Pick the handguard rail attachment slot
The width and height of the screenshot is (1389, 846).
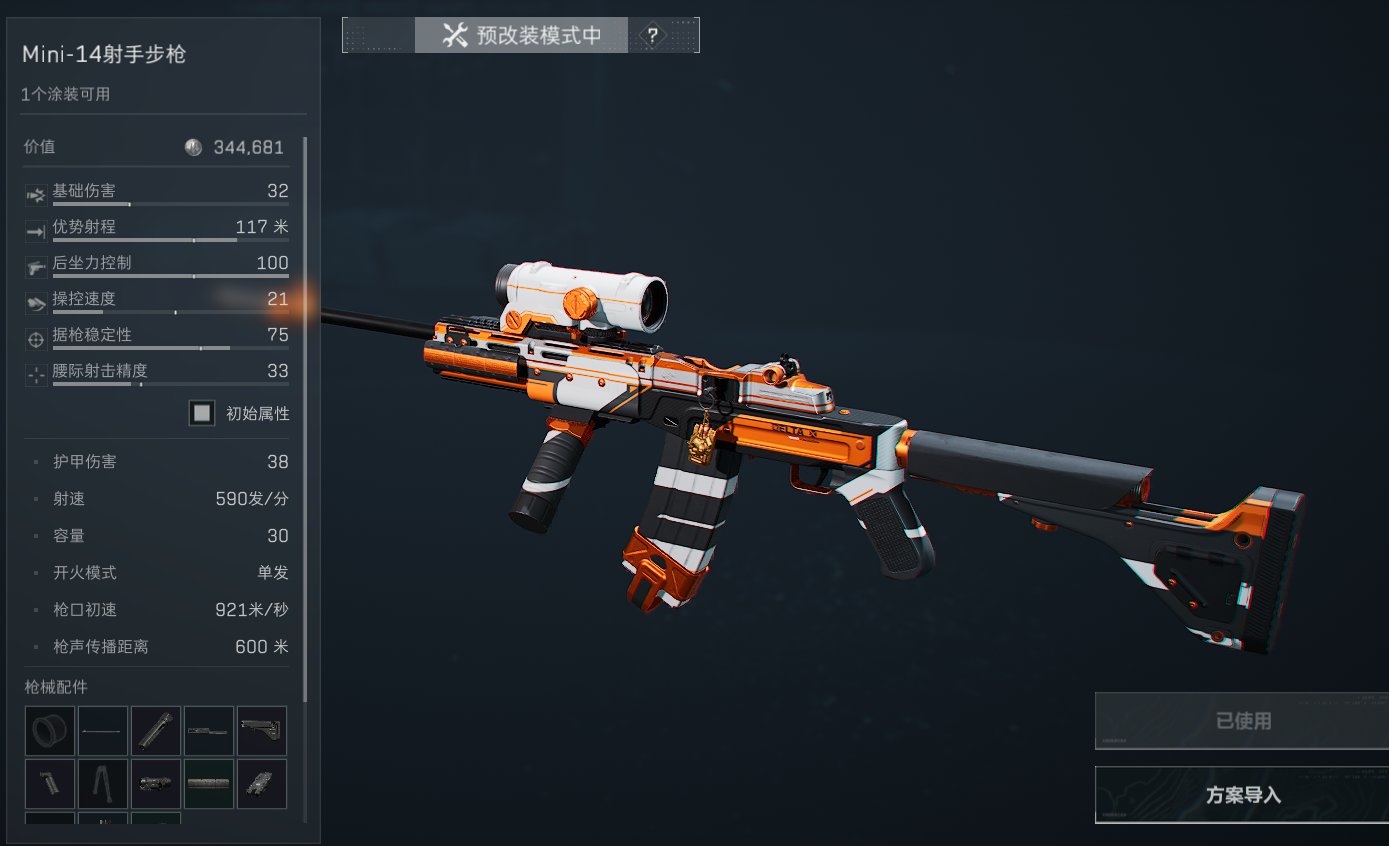(x=209, y=731)
